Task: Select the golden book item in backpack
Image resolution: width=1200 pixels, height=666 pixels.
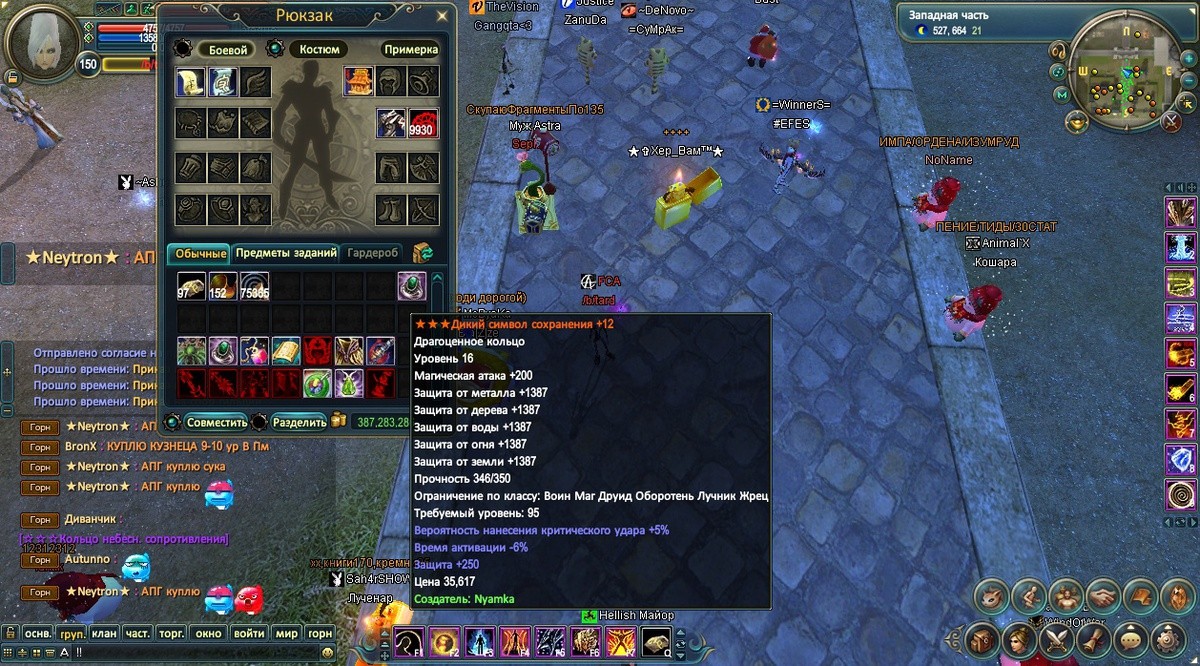Action: (286, 351)
